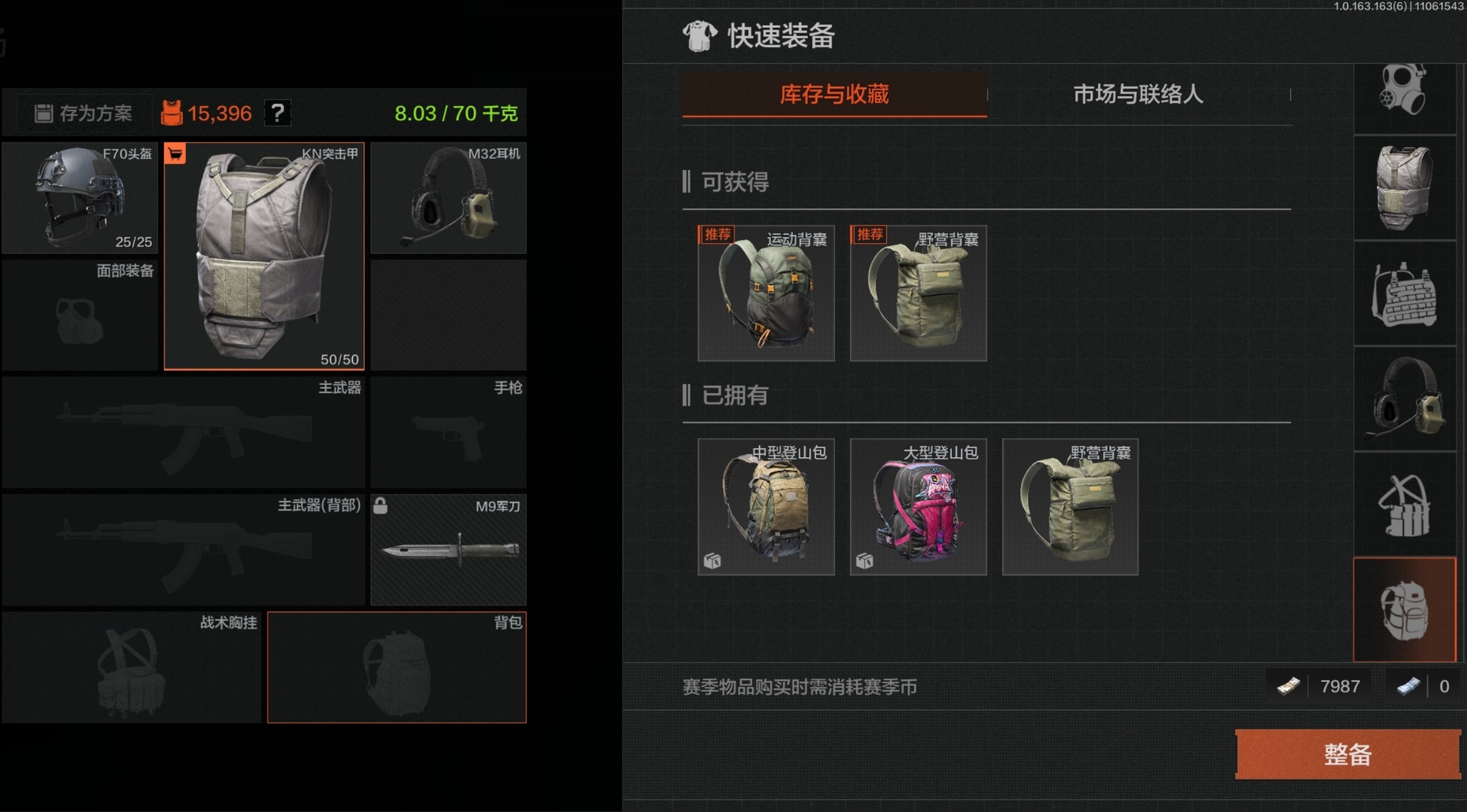Switch to the 库存与收藏 tab

pos(834,95)
